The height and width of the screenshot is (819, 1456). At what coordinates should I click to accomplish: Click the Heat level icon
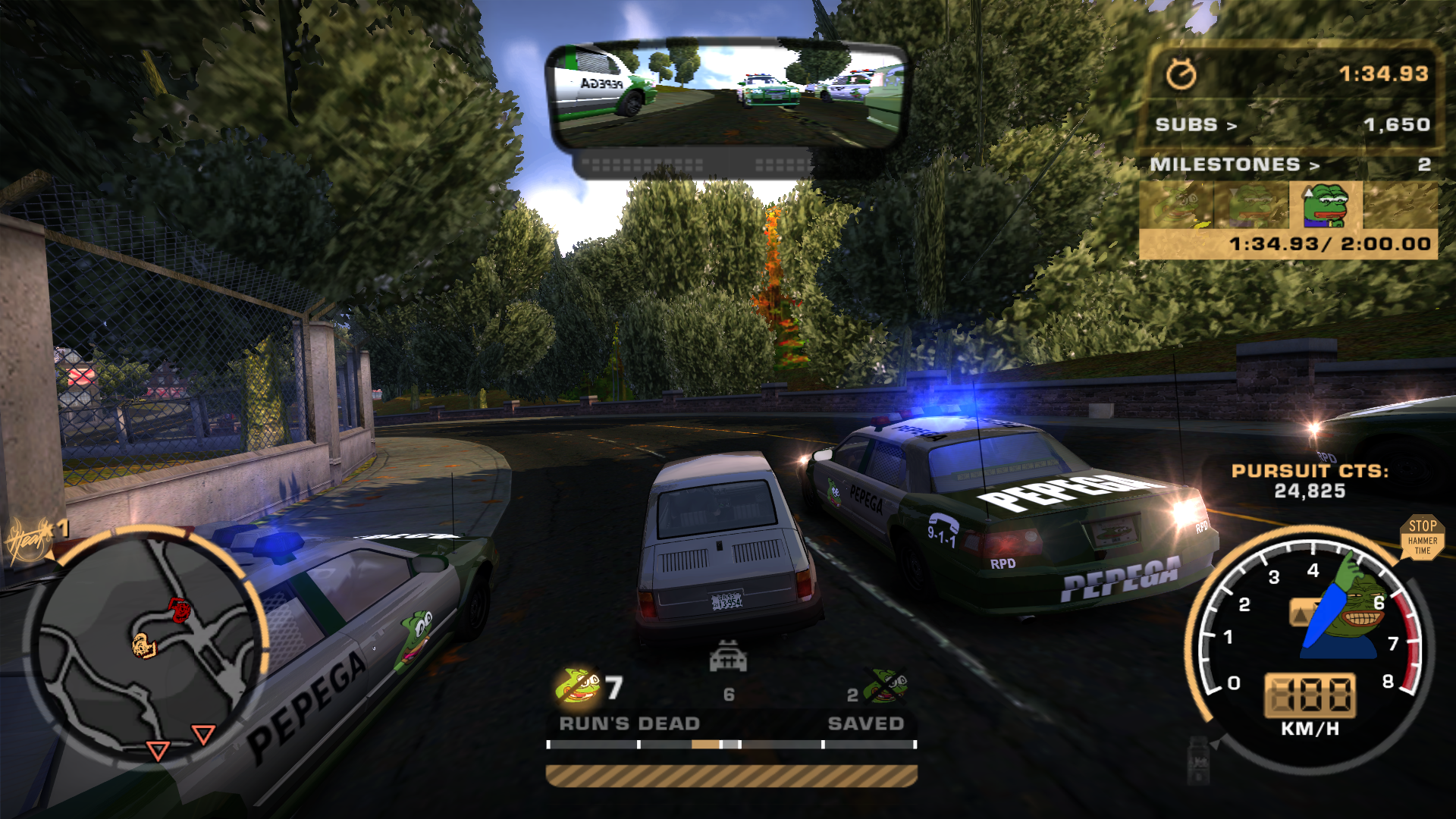tap(29, 540)
